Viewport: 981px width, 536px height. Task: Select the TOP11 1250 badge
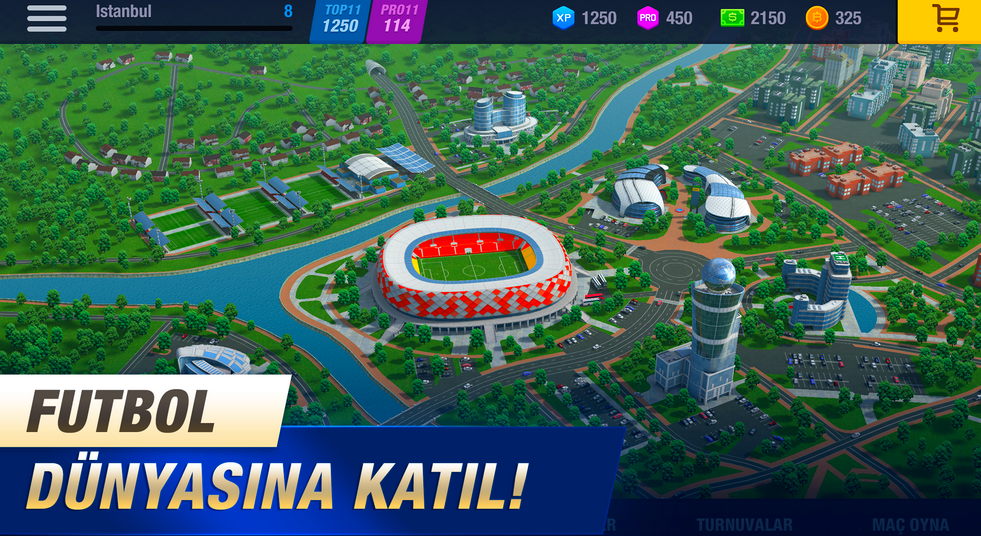tap(341, 20)
